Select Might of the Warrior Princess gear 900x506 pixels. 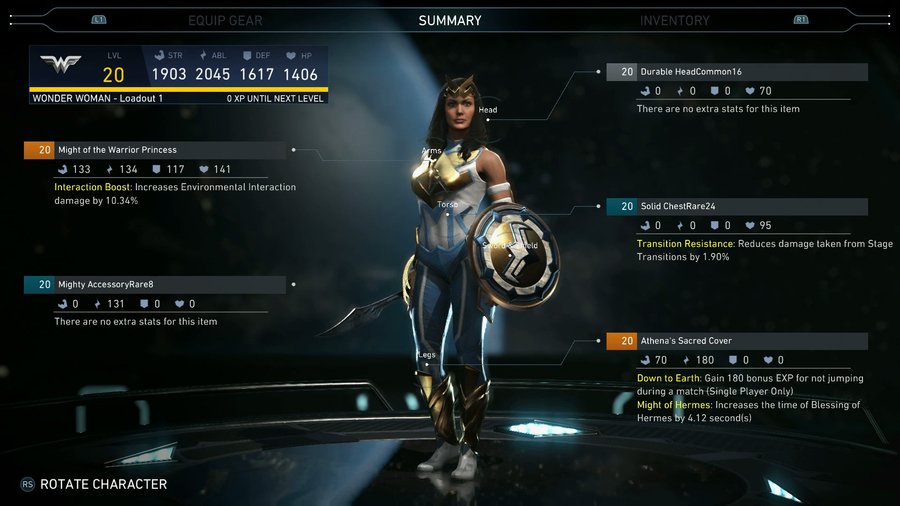[156, 150]
